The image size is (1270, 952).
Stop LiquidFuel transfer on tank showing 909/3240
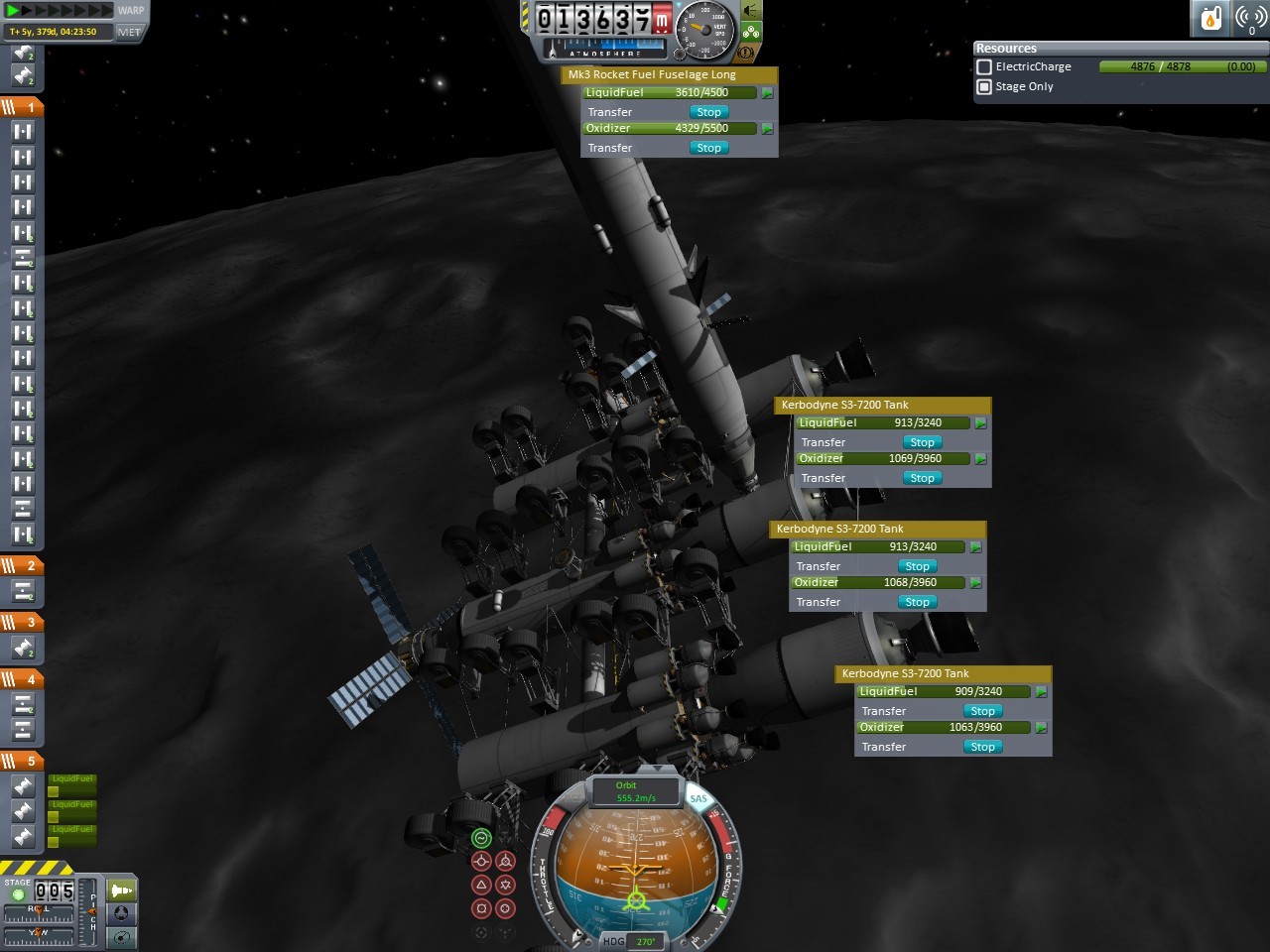982,711
